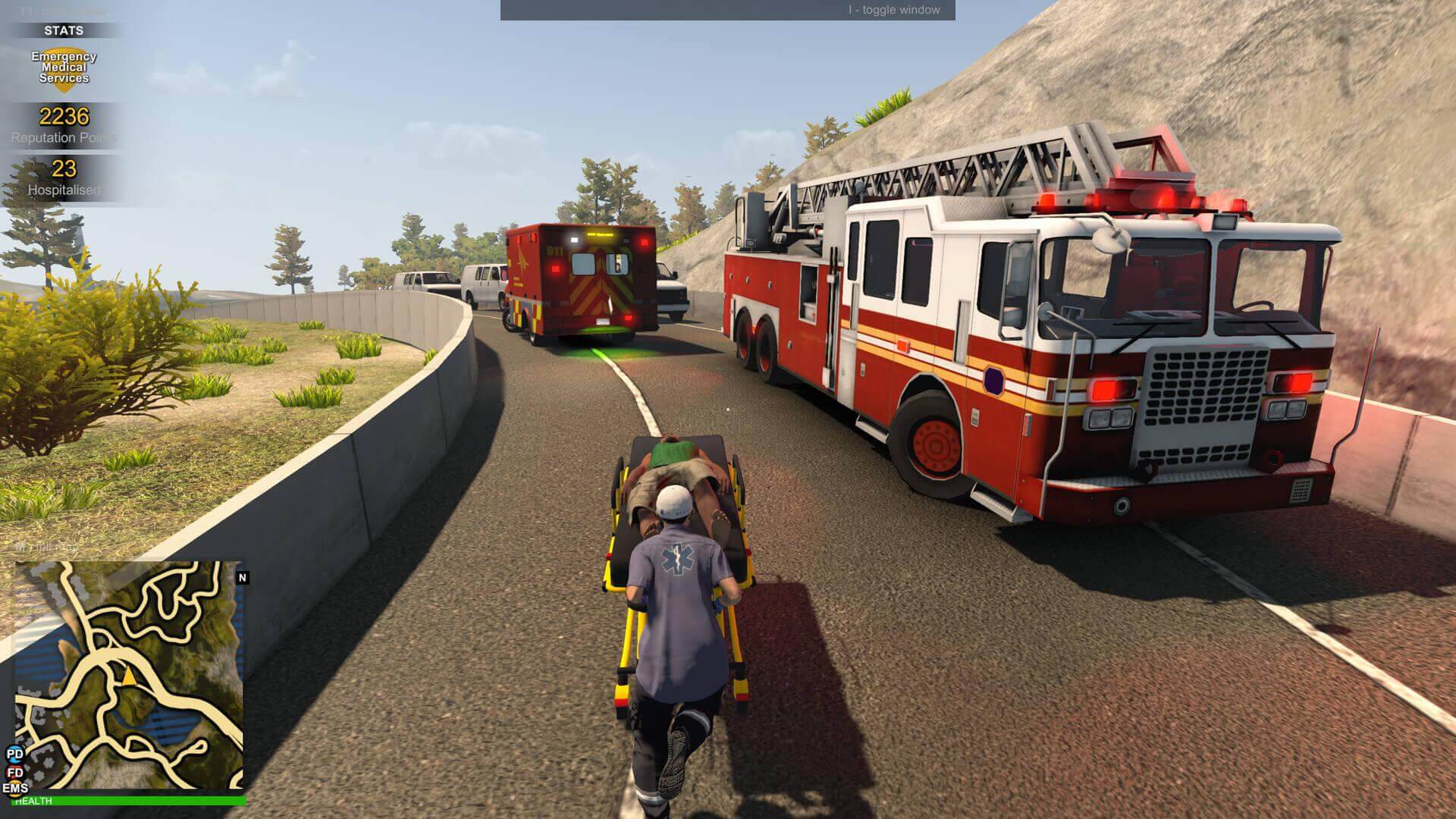
Task: Click the STATS panel header
Action: (x=64, y=30)
